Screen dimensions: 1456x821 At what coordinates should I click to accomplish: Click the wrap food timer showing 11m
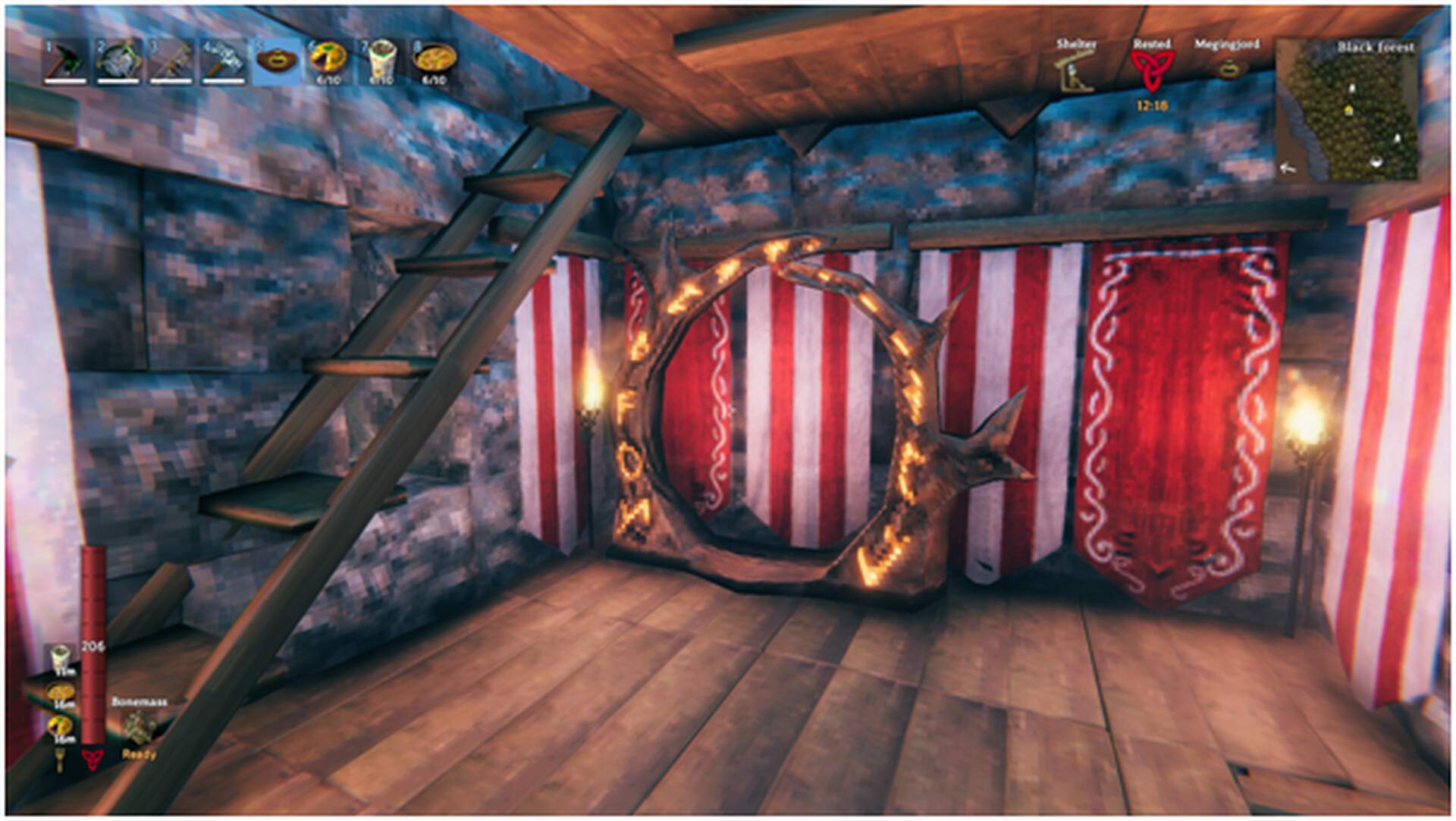[64, 672]
